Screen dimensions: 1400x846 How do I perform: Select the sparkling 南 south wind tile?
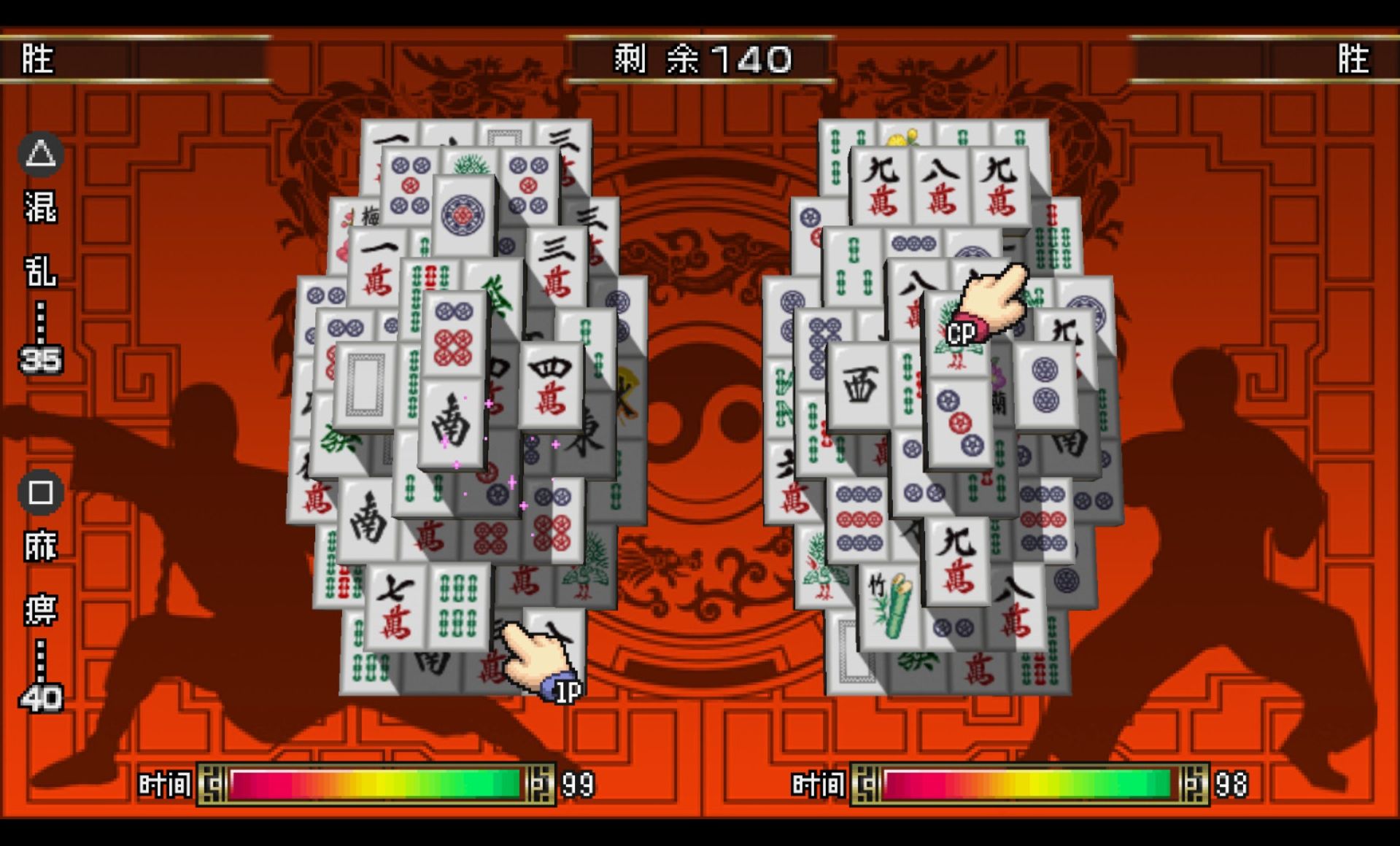pyautogui.click(x=451, y=422)
